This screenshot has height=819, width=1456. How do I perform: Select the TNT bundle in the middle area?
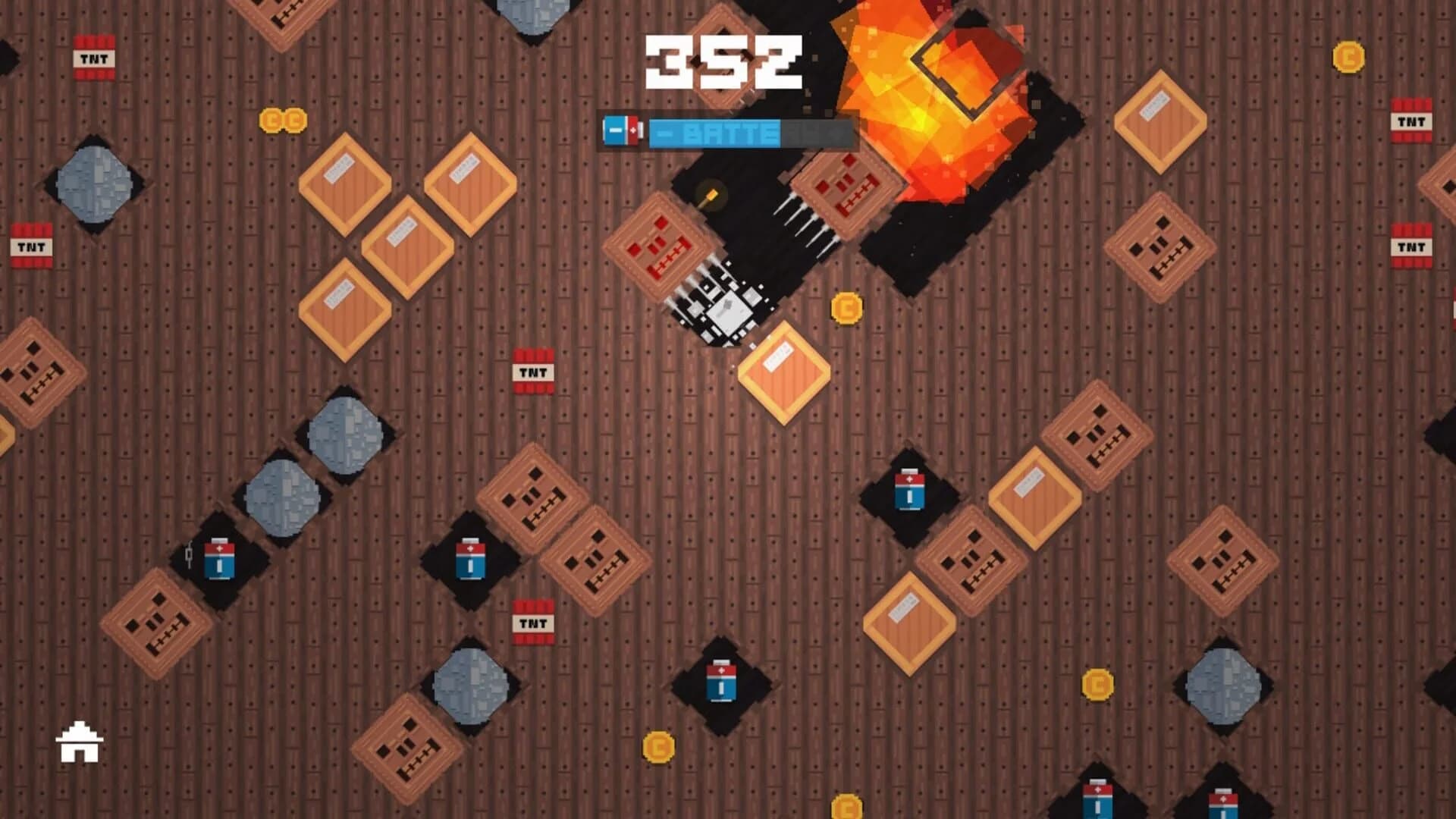533,372
